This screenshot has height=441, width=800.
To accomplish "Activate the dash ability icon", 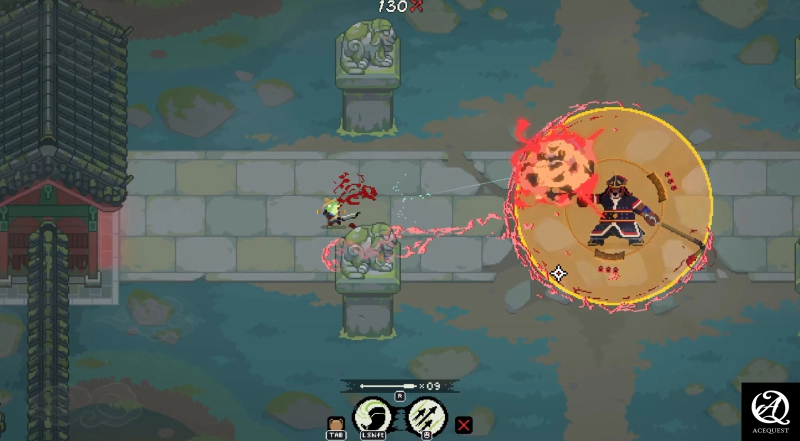I will pyautogui.click(x=372, y=414).
